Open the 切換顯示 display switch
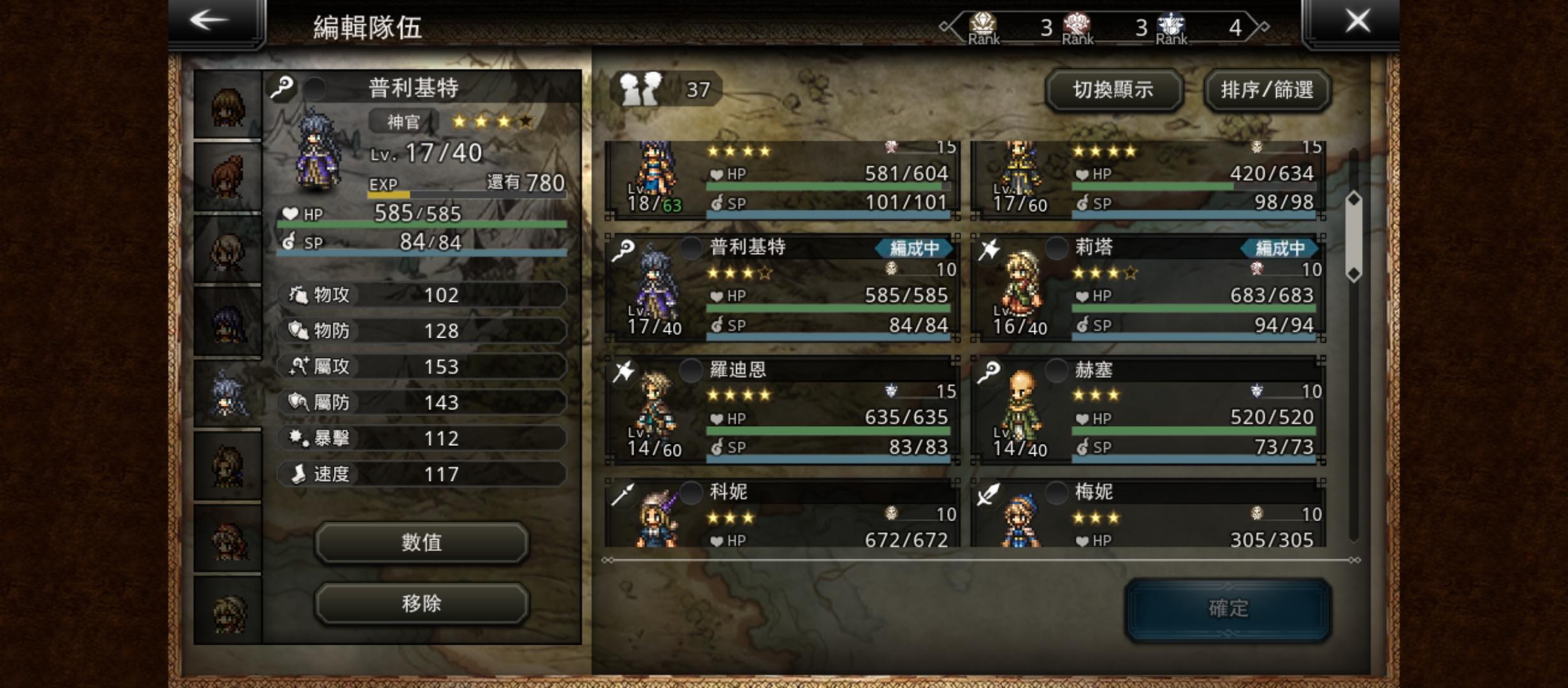 tap(1114, 90)
